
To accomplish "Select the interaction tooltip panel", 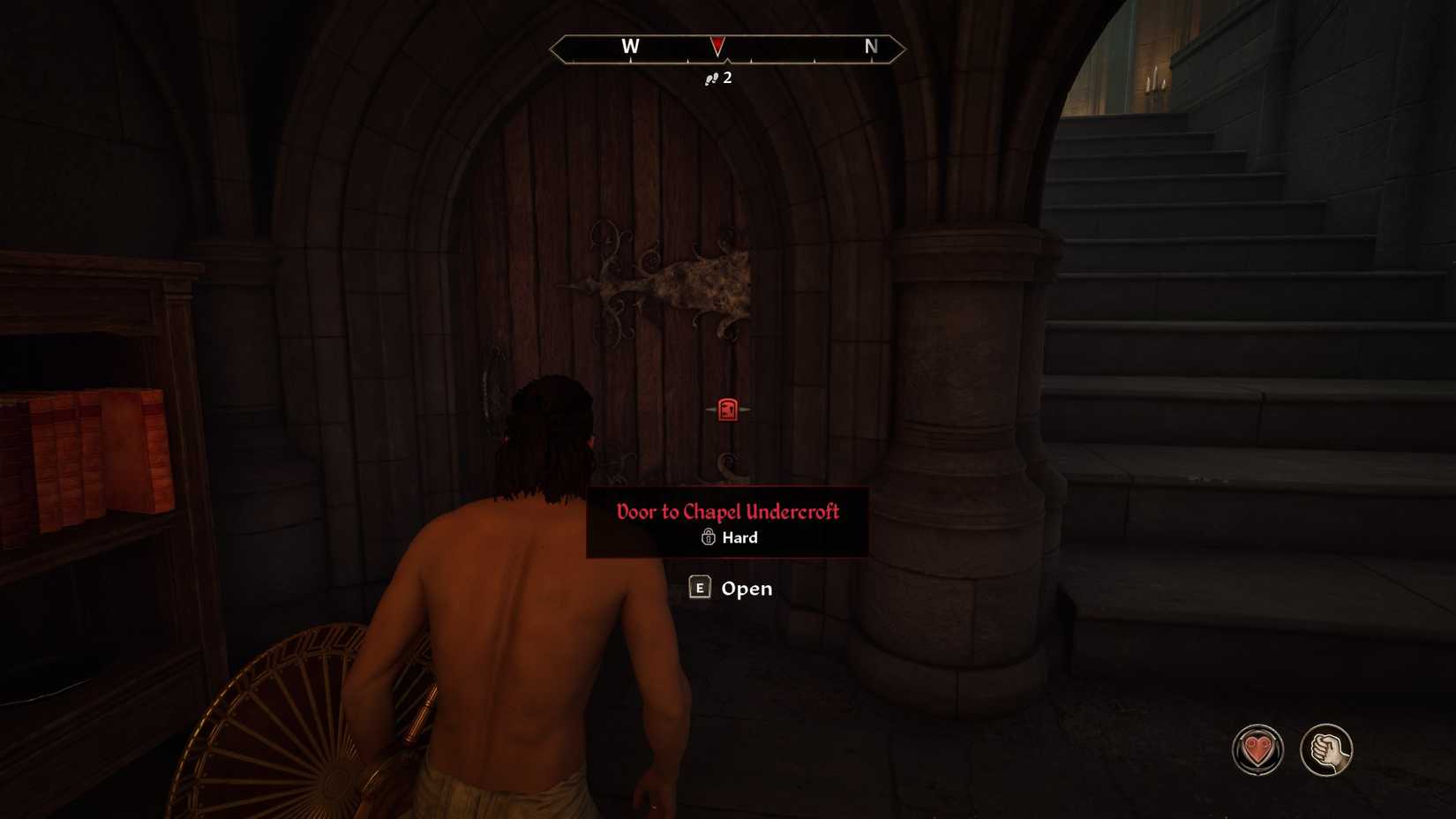I will pyautogui.click(x=727, y=523).
